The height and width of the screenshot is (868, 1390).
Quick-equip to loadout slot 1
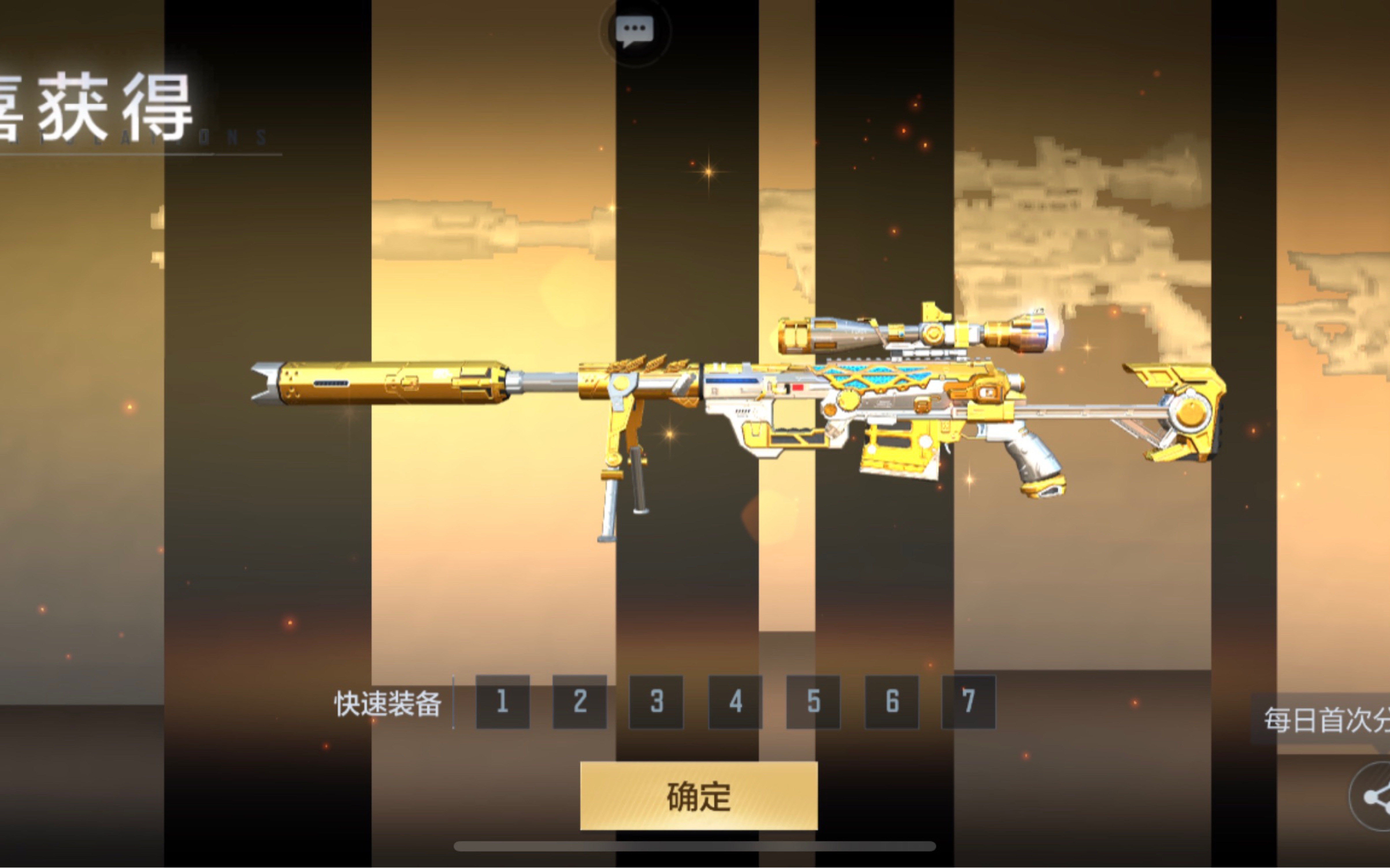(x=502, y=702)
